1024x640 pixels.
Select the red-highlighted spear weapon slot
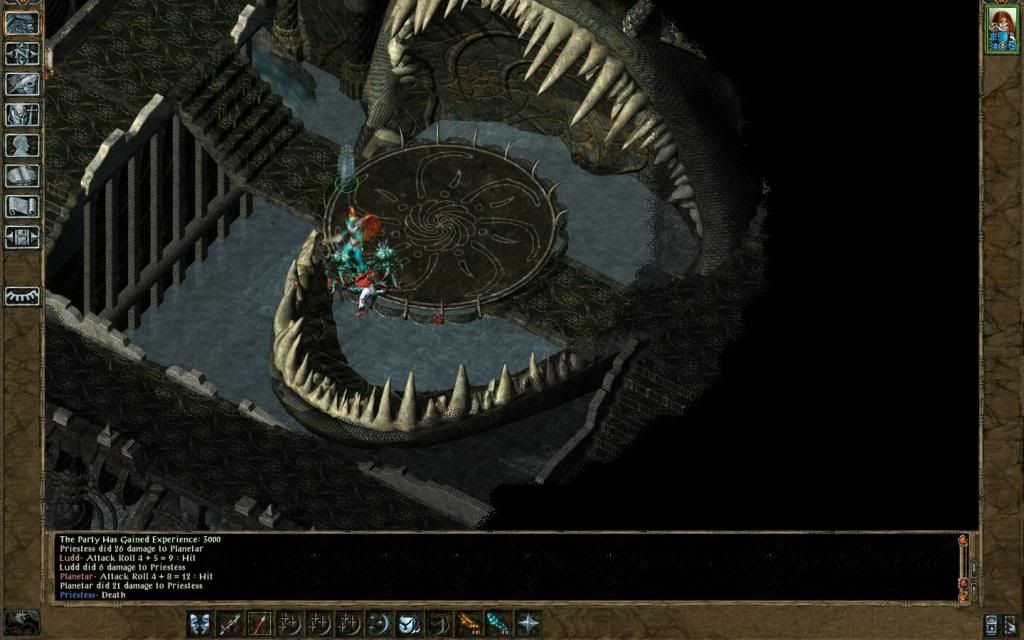click(260, 622)
